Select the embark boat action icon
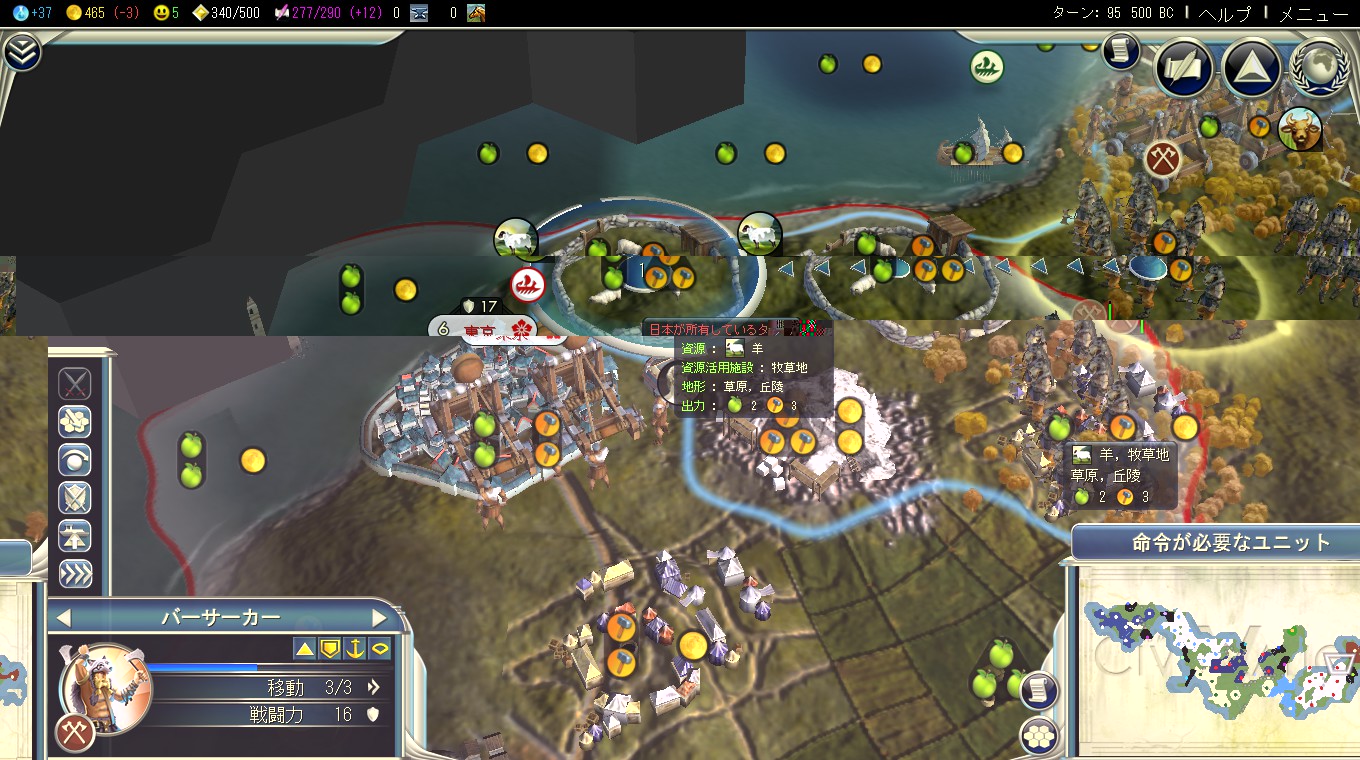Image resolution: width=1360 pixels, height=760 pixels. click(x=75, y=535)
